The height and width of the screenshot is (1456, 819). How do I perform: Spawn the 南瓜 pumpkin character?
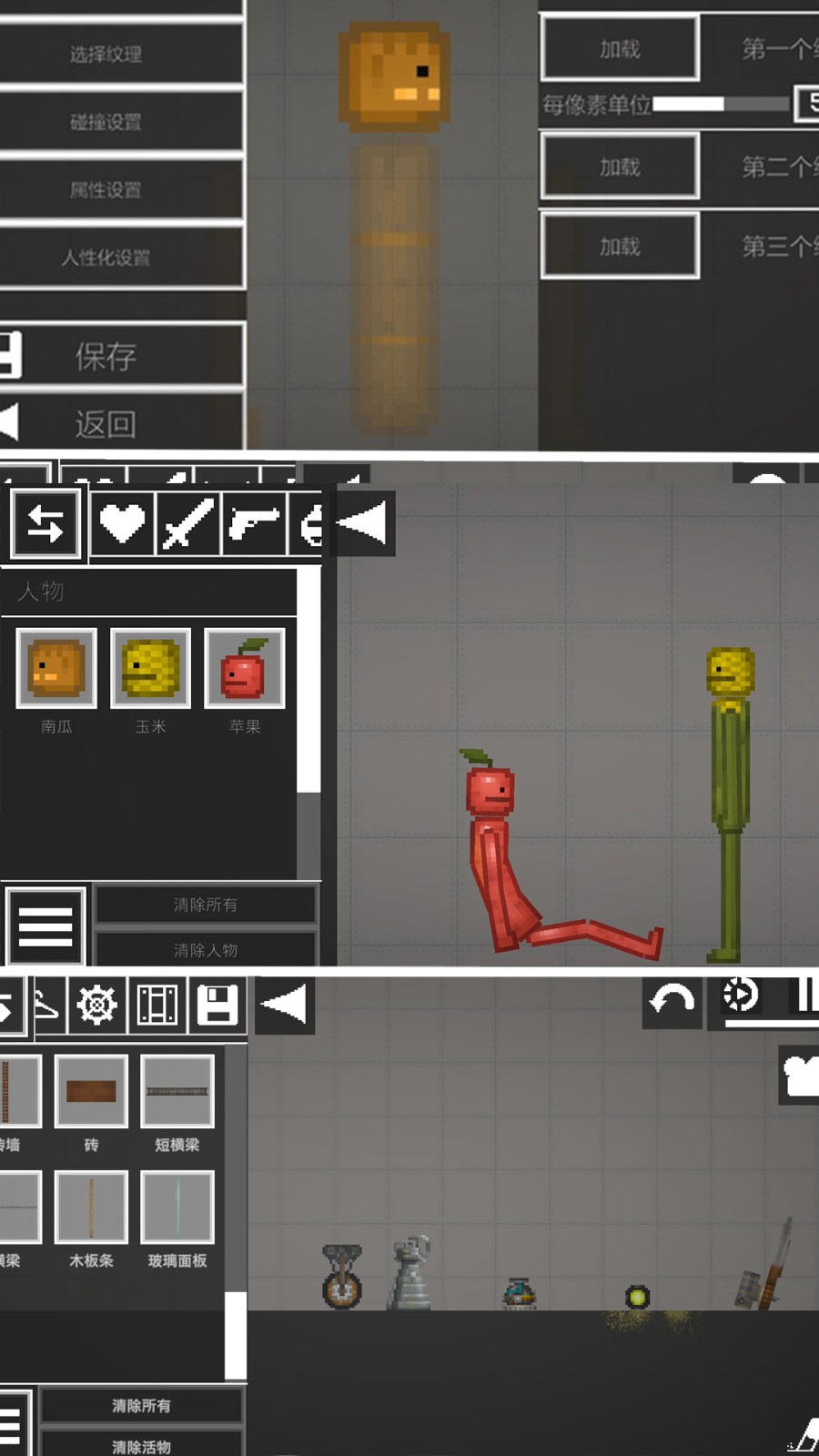point(56,669)
